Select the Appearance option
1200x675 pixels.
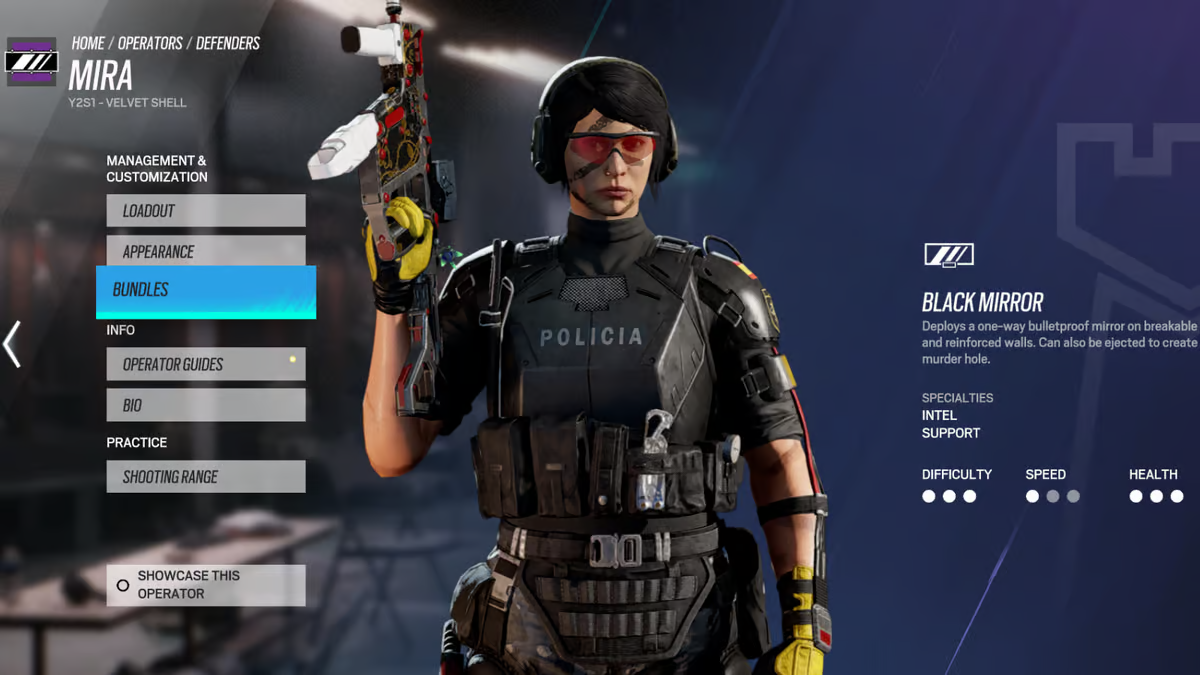205,251
